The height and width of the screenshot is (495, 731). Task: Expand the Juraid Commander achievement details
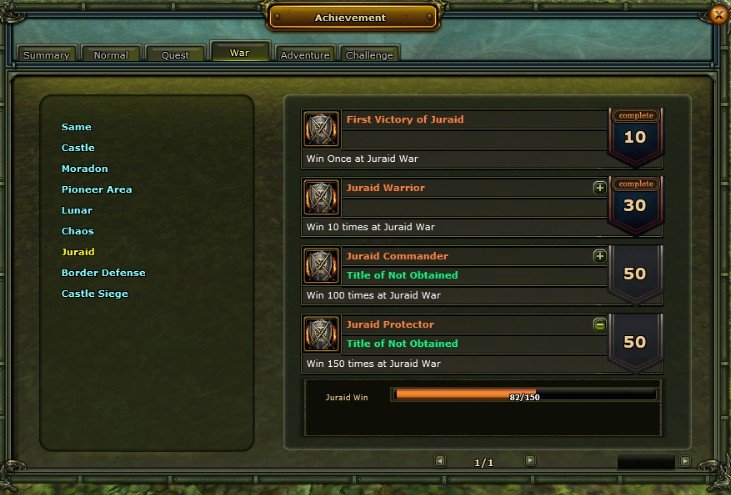[600, 256]
